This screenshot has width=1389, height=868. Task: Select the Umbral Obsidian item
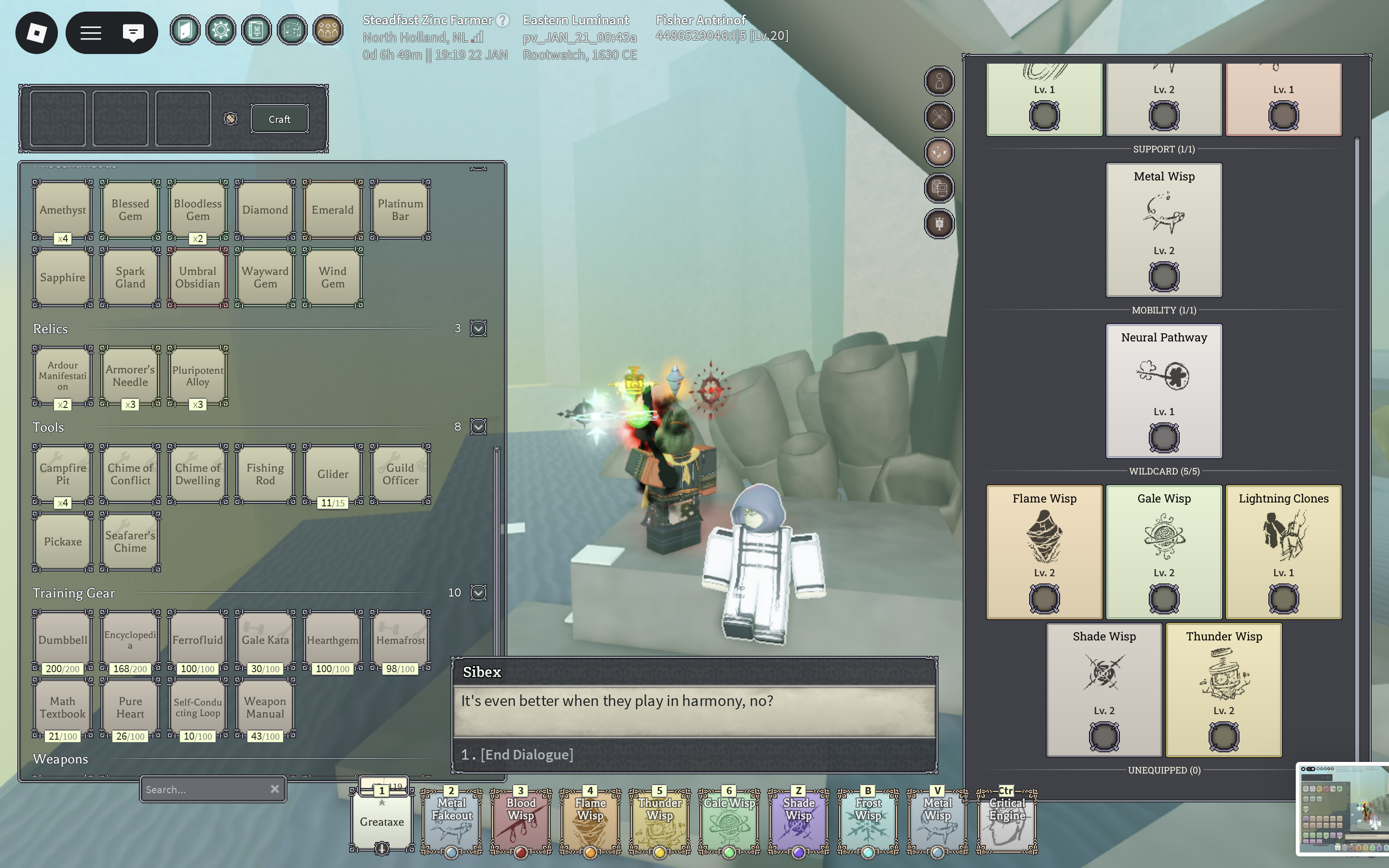pyautogui.click(x=197, y=277)
